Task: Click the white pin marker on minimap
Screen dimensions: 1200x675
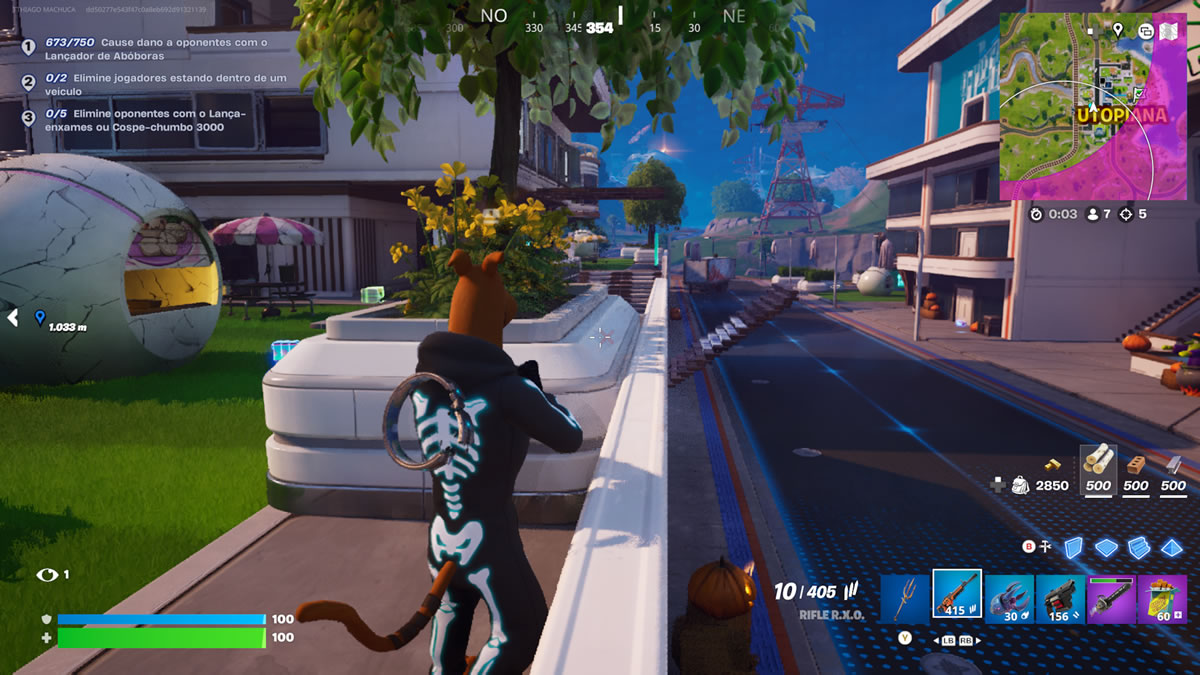Action: click(x=1117, y=30)
